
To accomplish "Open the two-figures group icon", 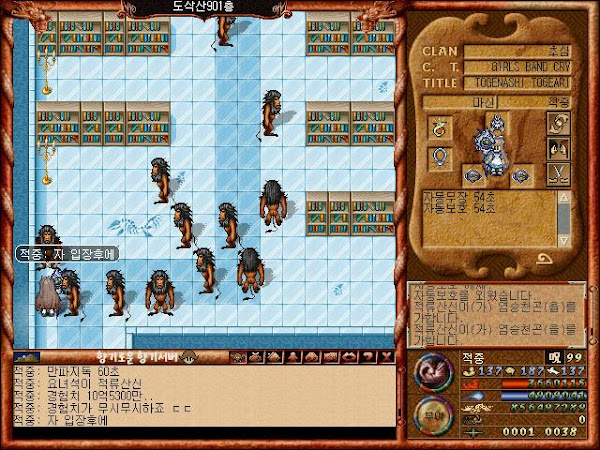I will 558,149.
